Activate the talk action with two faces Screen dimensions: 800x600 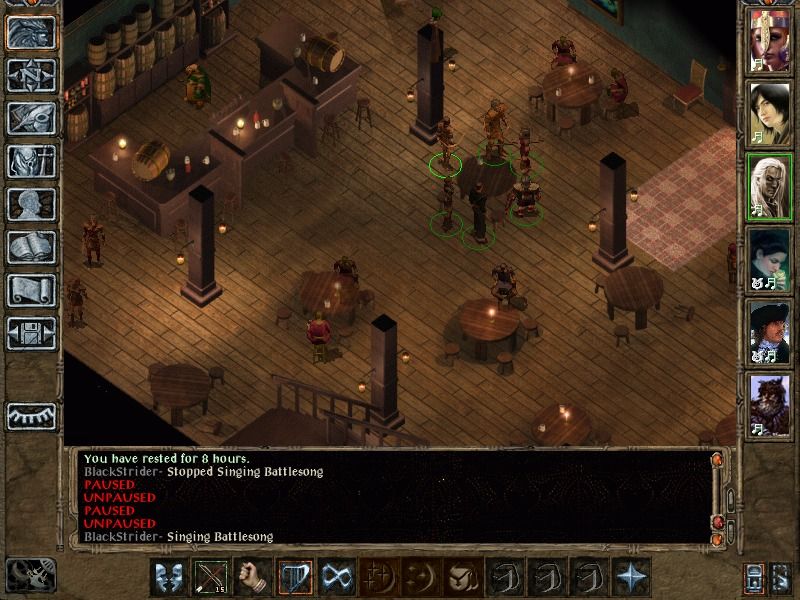169,578
